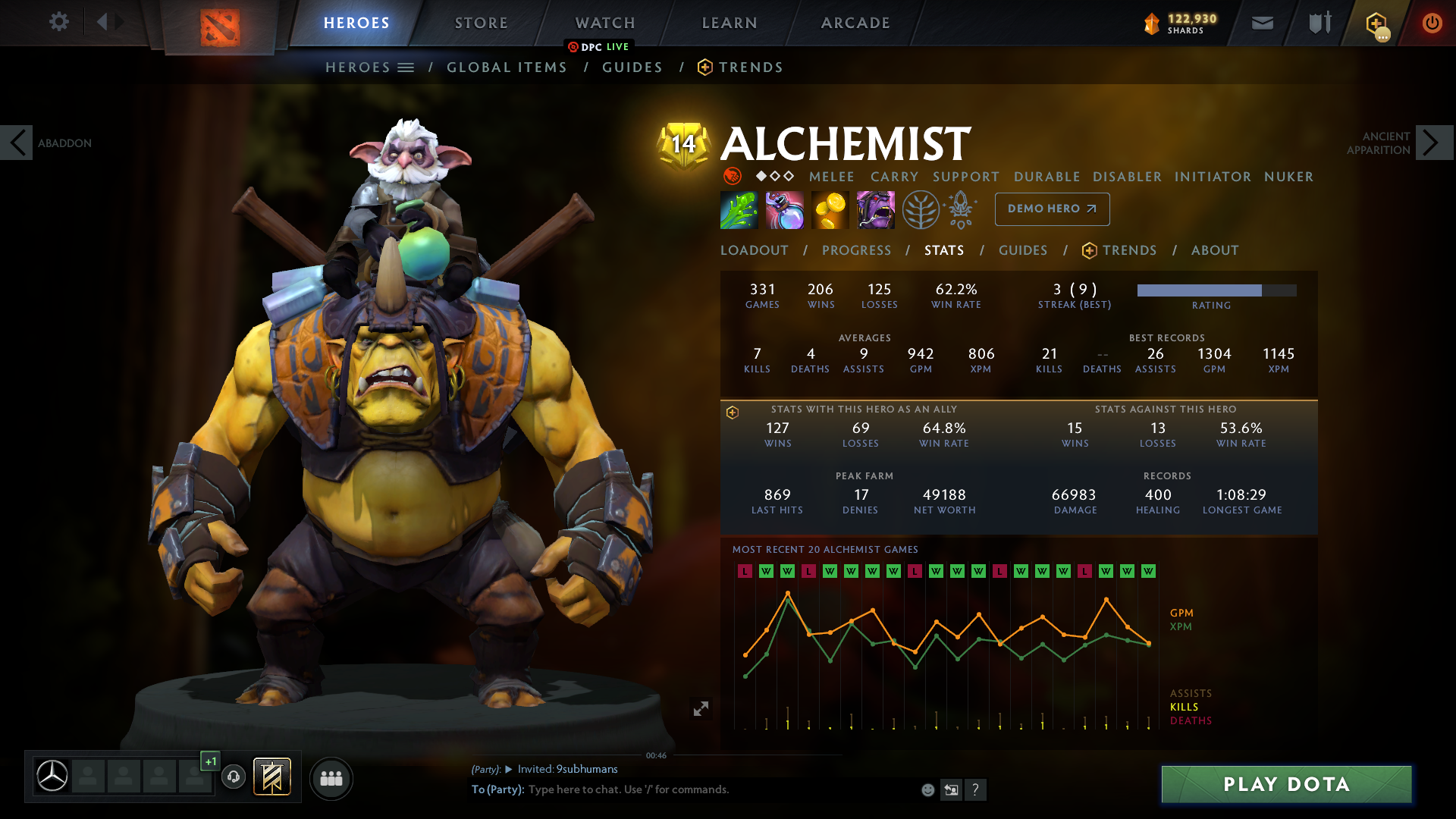The width and height of the screenshot is (1456, 819).
Task: Open the Store section
Action: coord(481,23)
